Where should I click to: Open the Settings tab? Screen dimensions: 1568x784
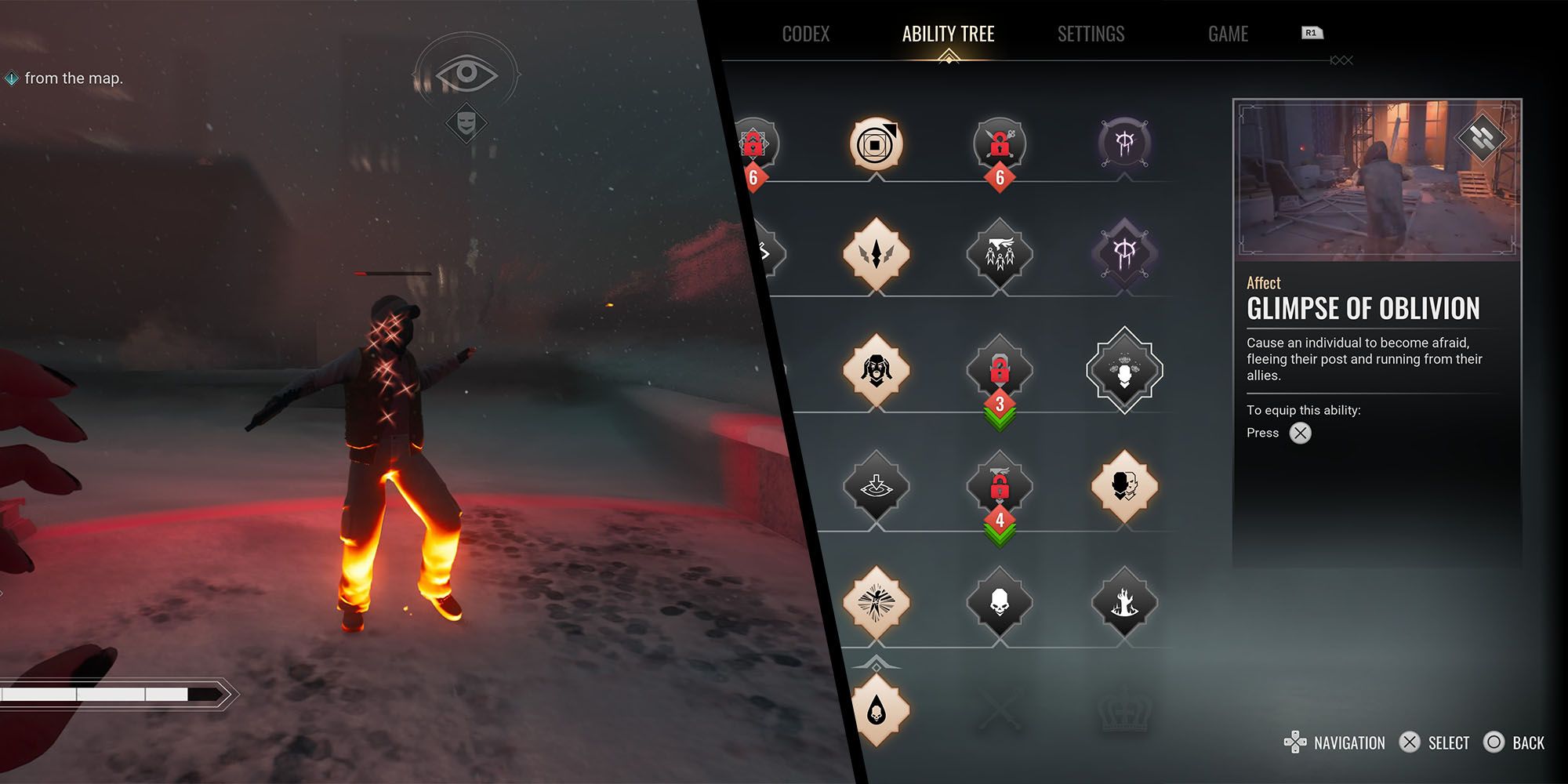(x=1091, y=34)
